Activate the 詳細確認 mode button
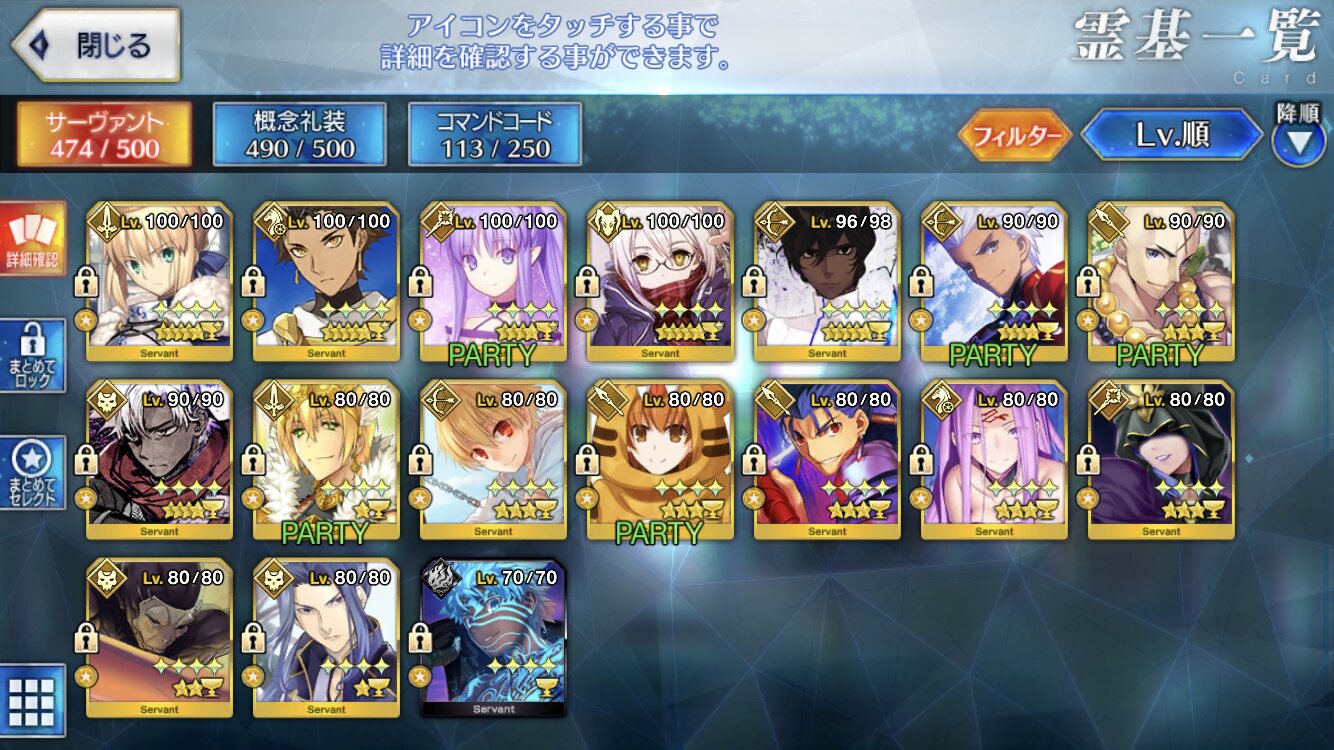1334x750 pixels. click(x=33, y=238)
